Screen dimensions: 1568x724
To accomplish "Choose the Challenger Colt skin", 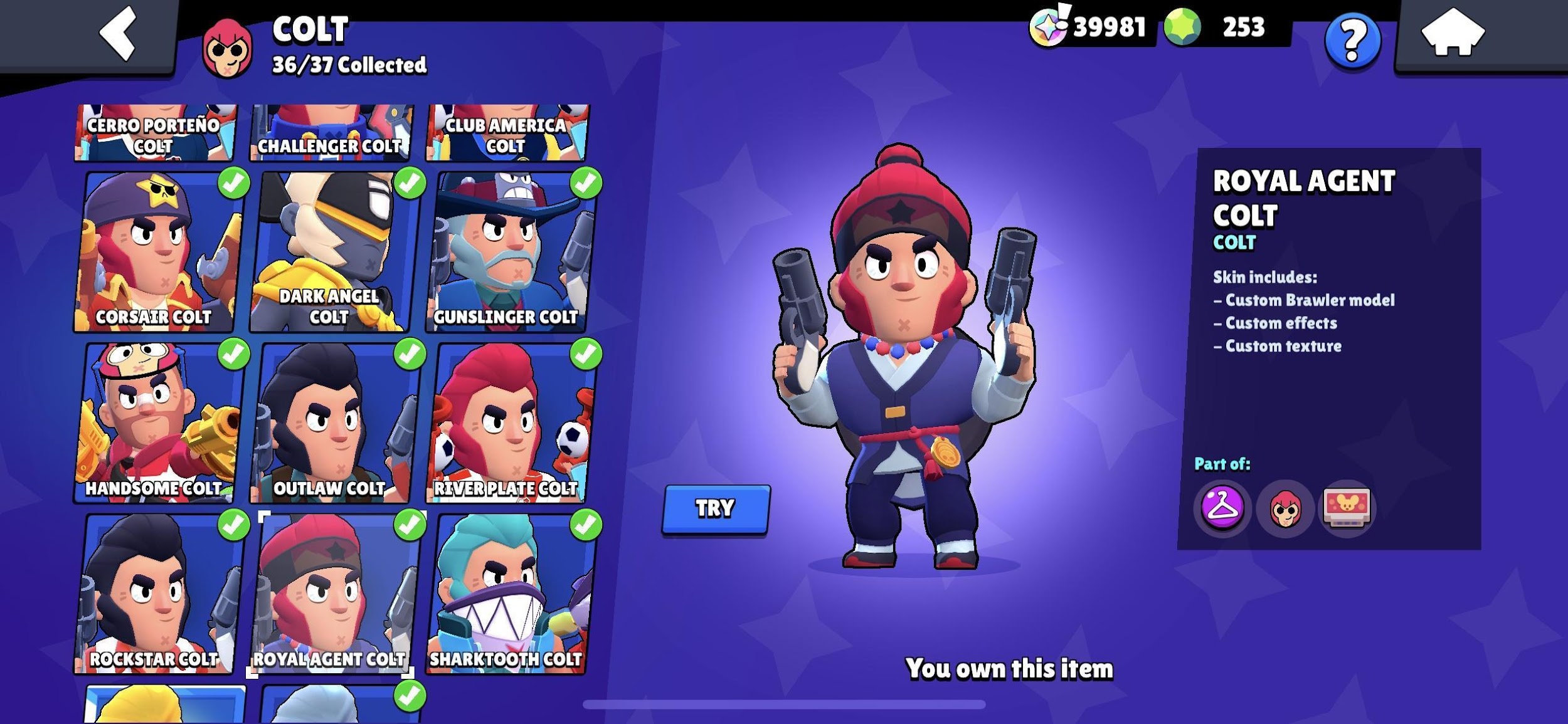I will point(331,133).
